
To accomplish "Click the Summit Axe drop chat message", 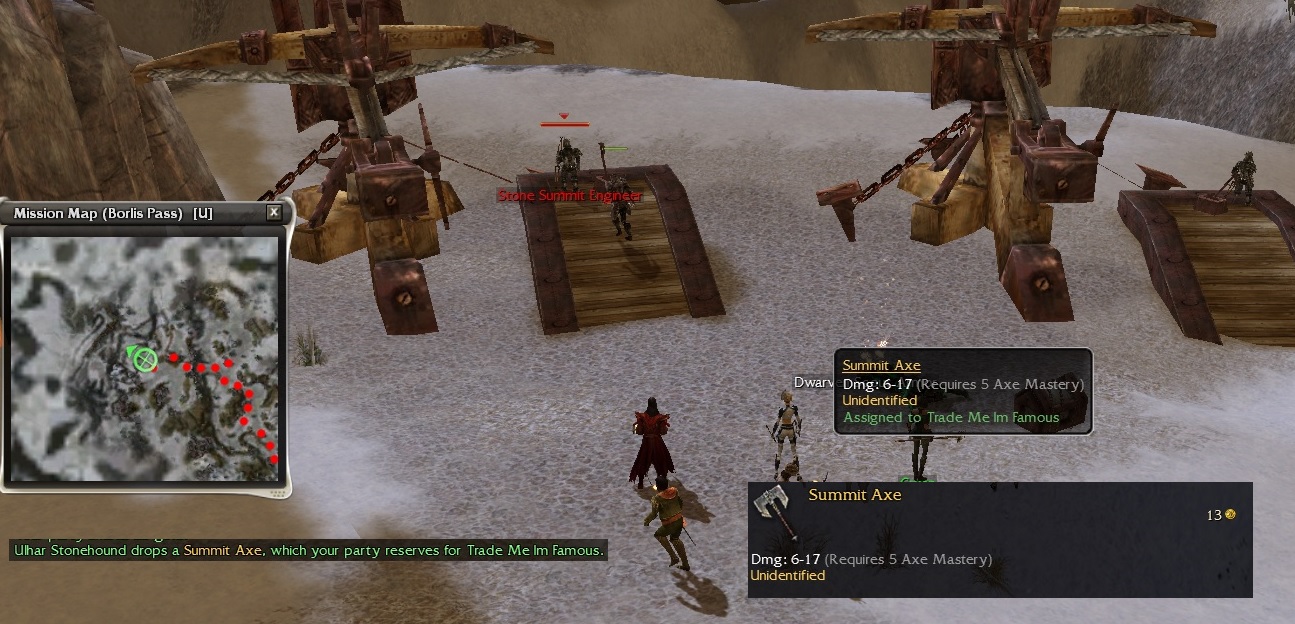I will [x=309, y=551].
